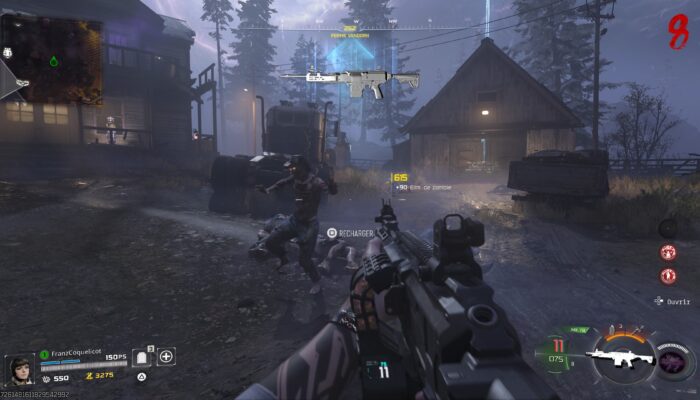700x400 pixels.
Task: Select the armor plate slot
Action: [x=142, y=357]
